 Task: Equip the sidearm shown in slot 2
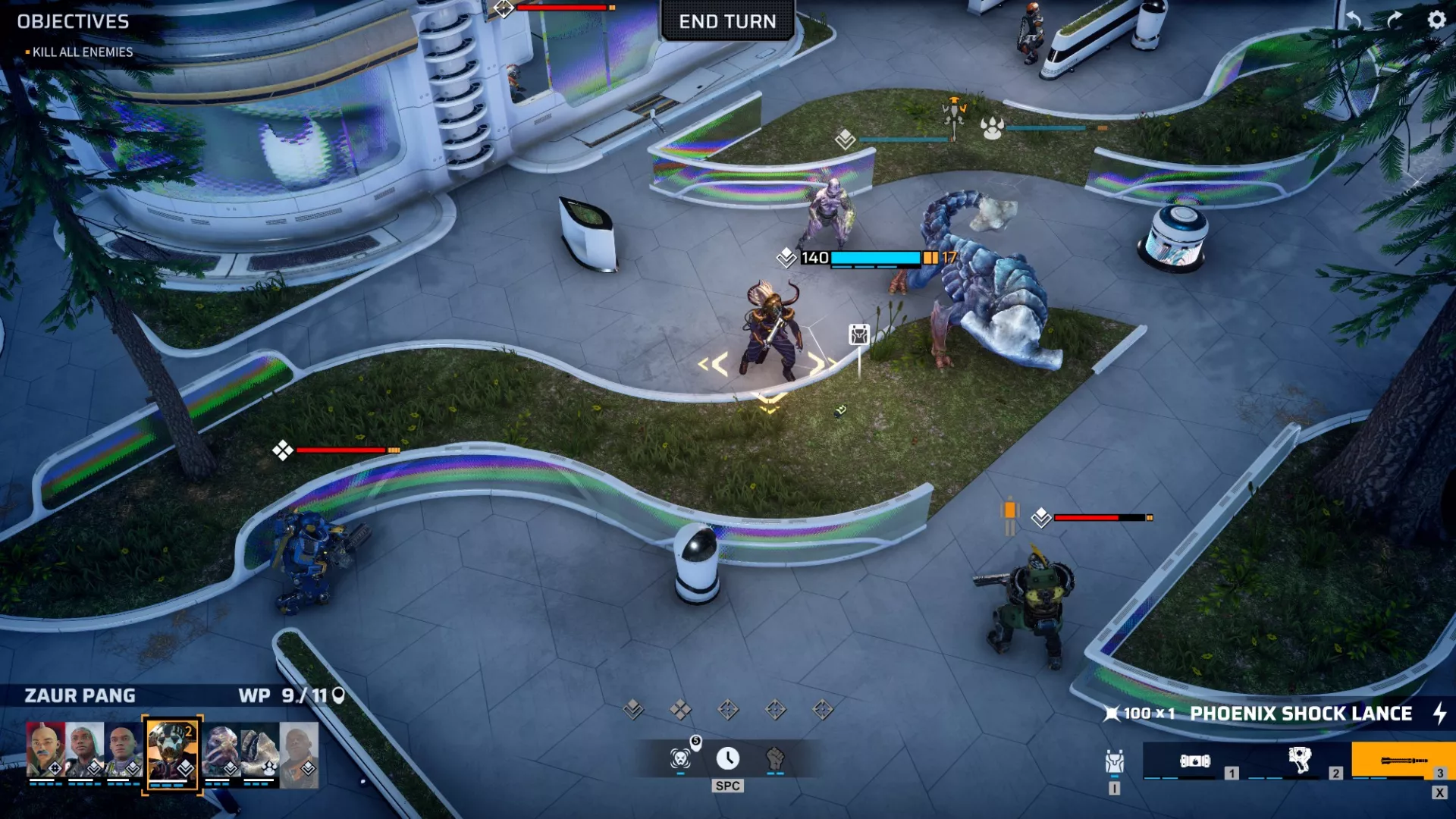point(1300,760)
